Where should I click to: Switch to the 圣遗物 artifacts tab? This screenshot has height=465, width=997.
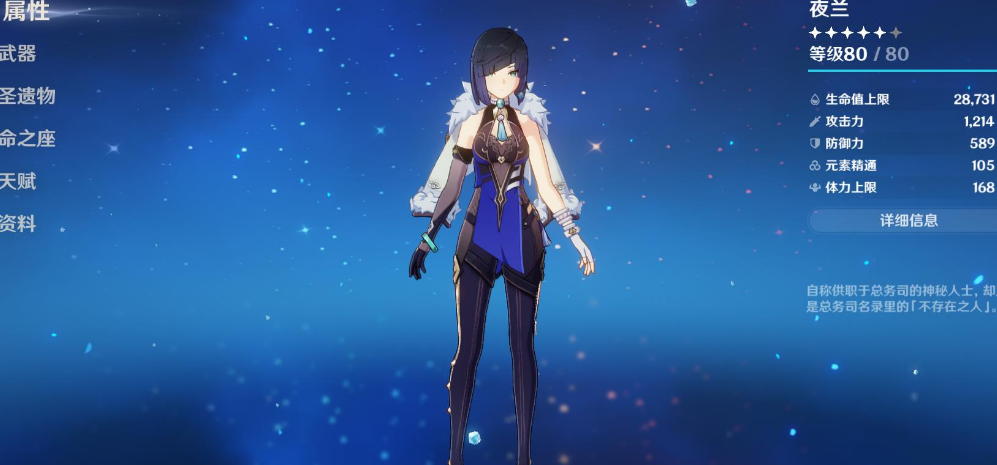coord(28,96)
